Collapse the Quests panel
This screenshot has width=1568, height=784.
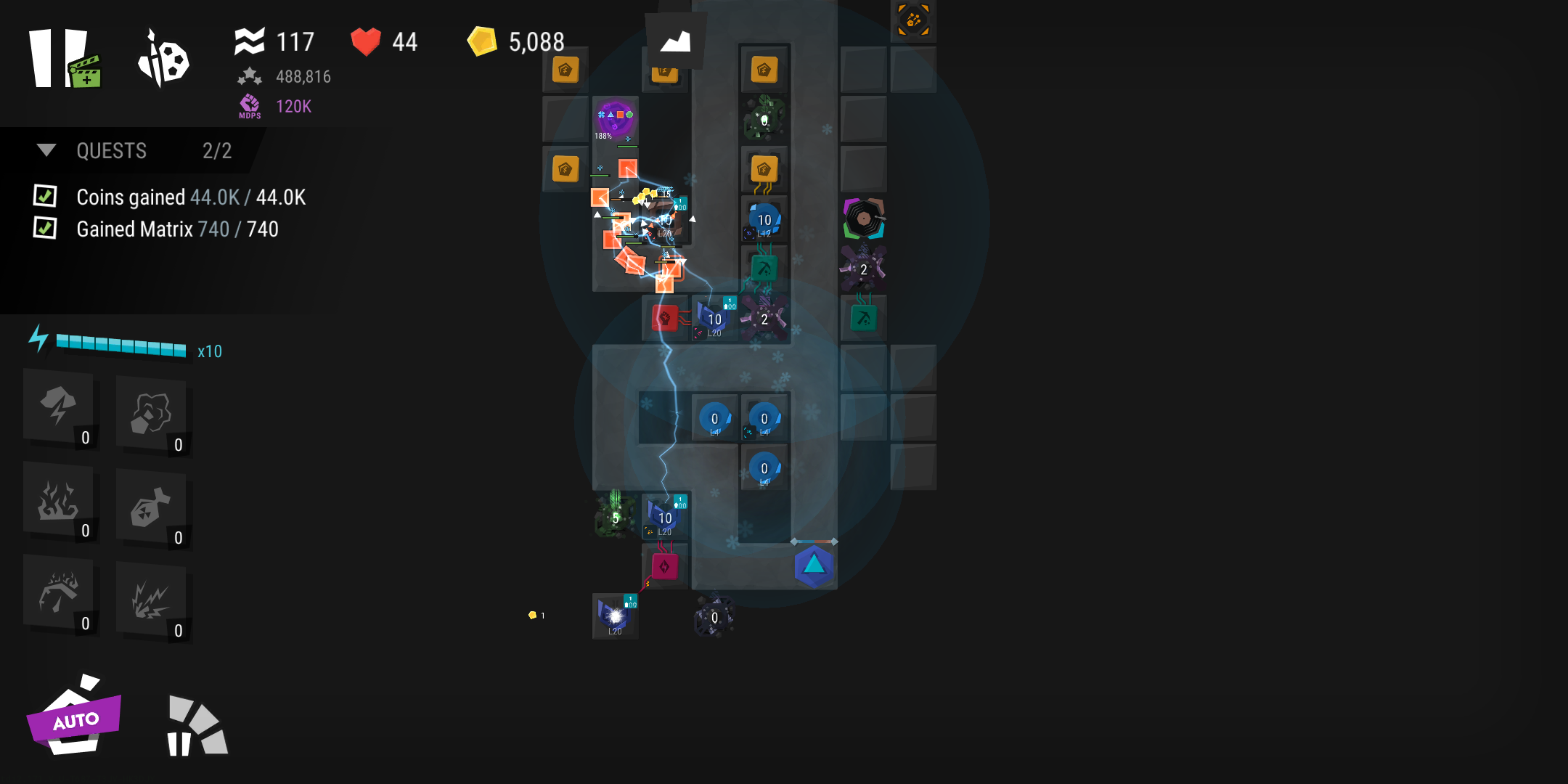pos(46,150)
